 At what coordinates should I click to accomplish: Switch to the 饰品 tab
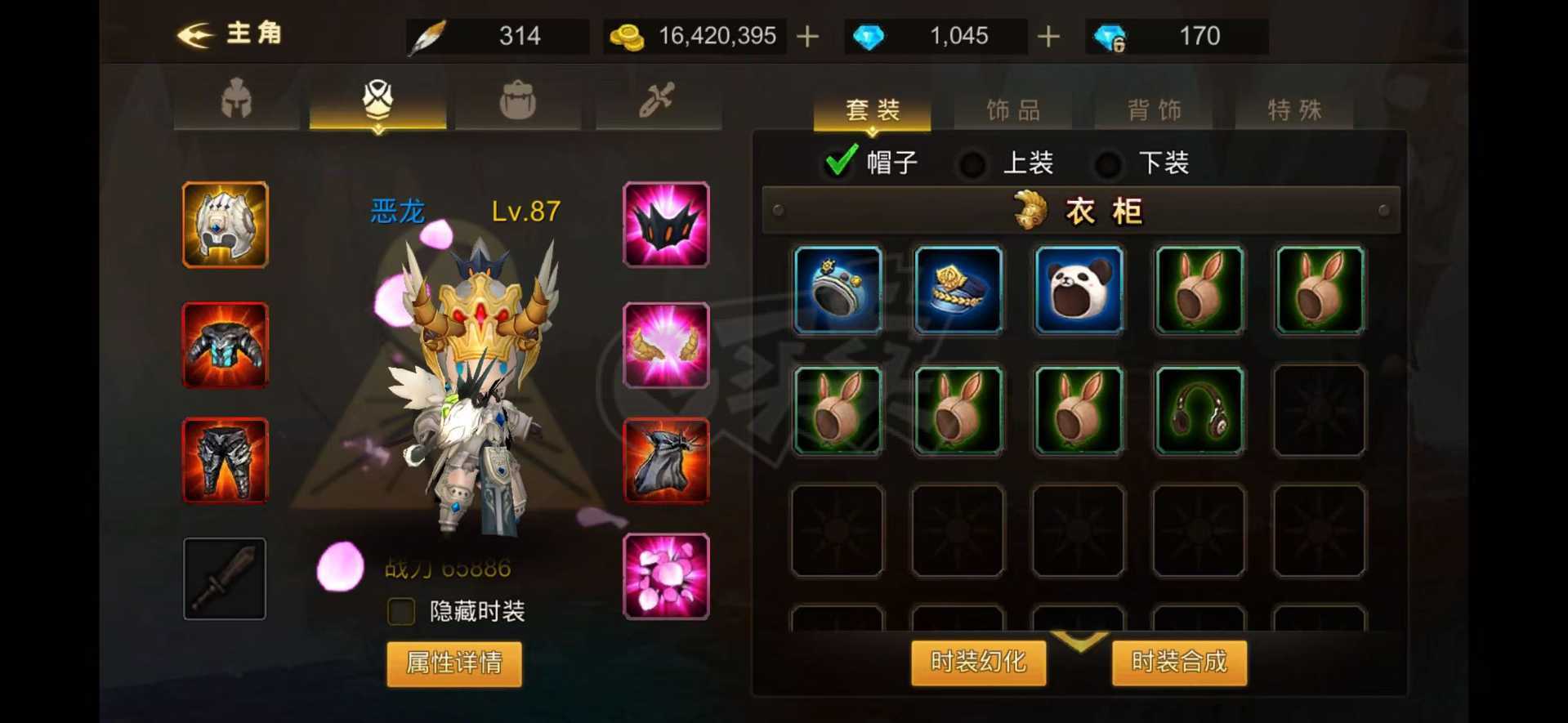[1012, 109]
